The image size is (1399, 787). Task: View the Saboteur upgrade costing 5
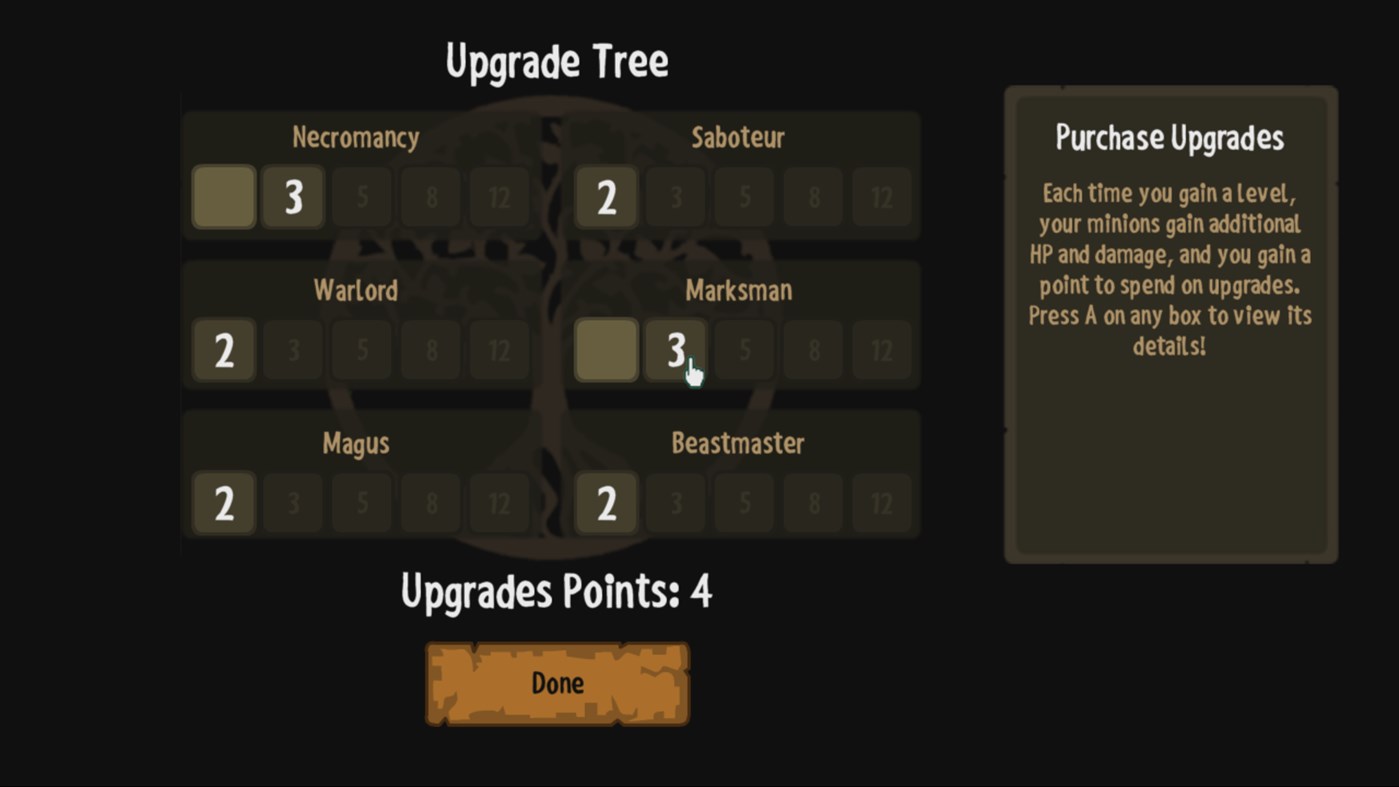[x=743, y=197]
